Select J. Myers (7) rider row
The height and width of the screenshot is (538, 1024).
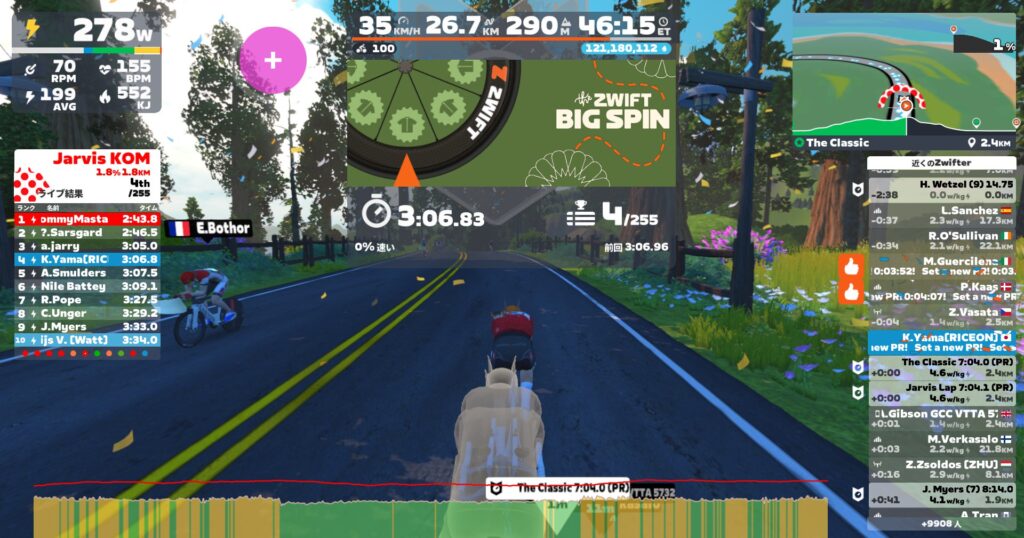[x=940, y=493]
